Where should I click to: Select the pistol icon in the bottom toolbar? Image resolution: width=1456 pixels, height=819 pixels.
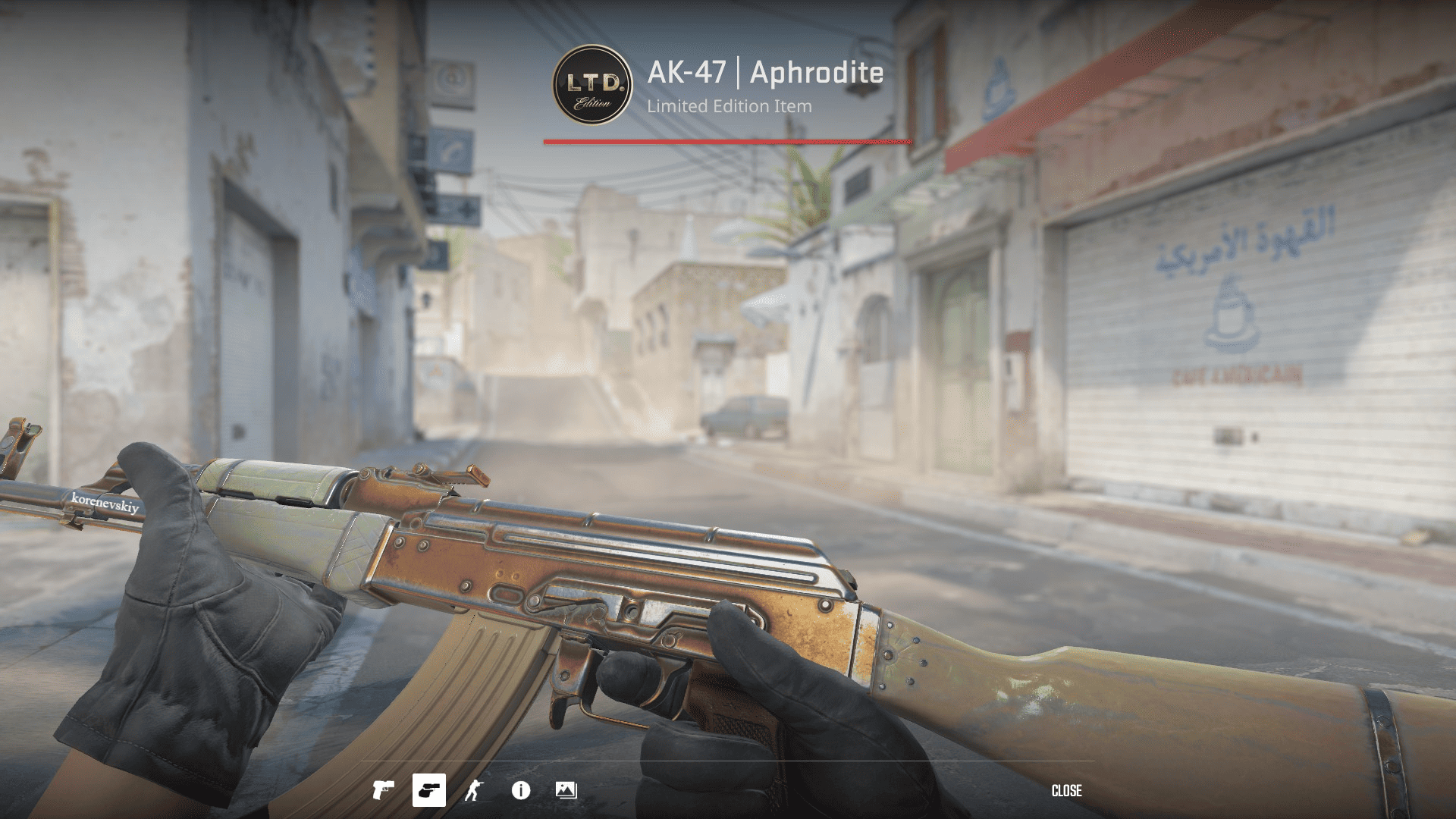pyautogui.click(x=385, y=790)
